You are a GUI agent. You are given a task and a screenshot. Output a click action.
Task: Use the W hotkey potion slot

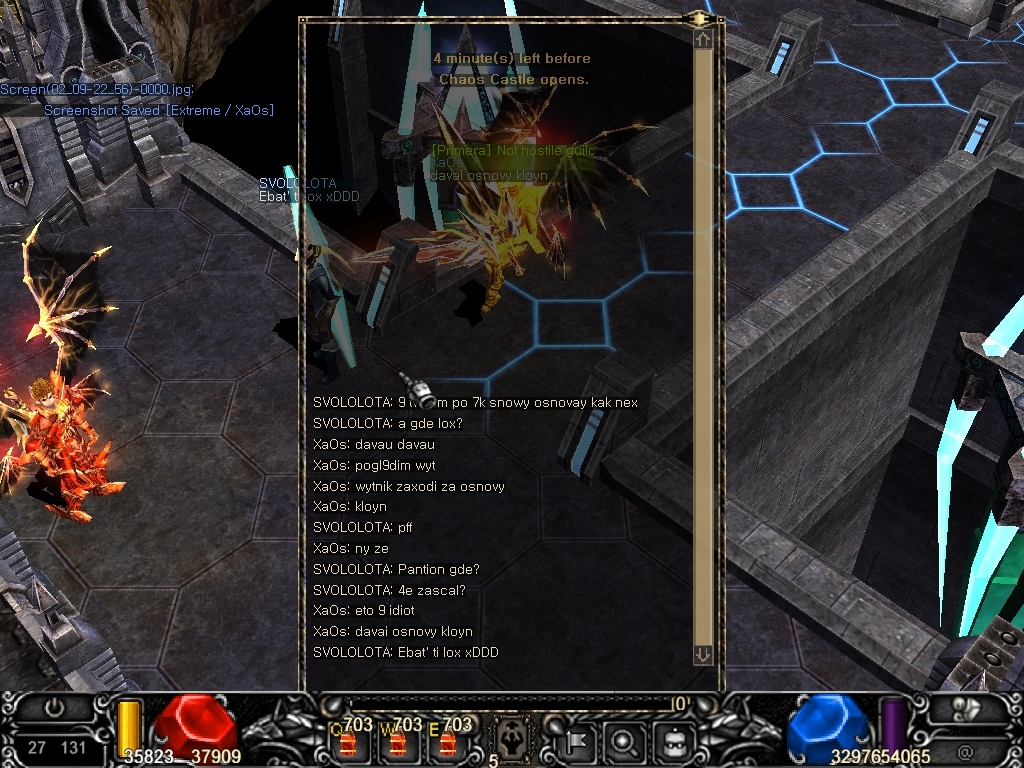[399, 743]
